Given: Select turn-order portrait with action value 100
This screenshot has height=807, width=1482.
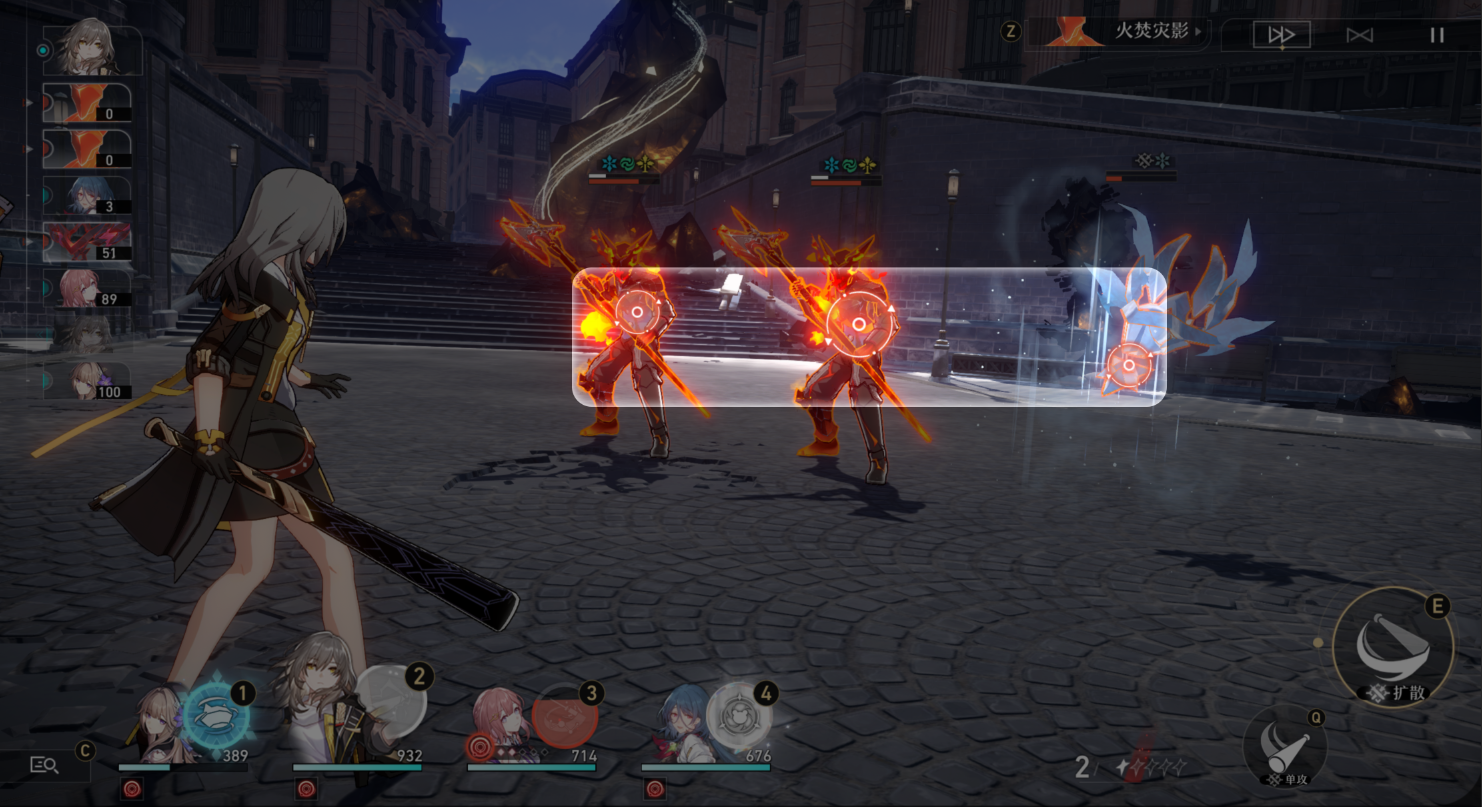Looking at the screenshot, I should tap(87, 382).
